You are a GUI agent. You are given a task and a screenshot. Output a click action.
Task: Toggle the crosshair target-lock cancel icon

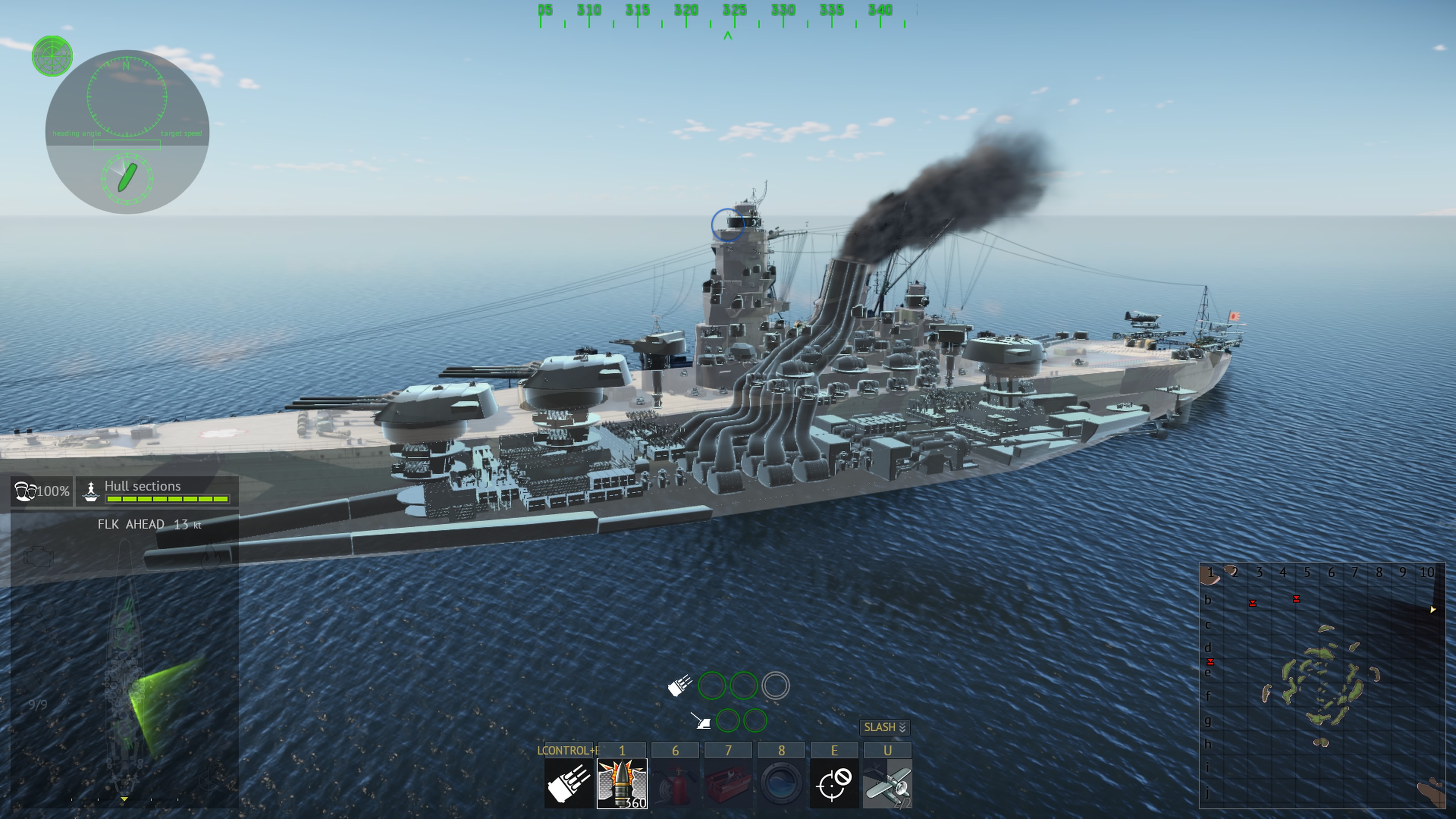click(x=834, y=783)
